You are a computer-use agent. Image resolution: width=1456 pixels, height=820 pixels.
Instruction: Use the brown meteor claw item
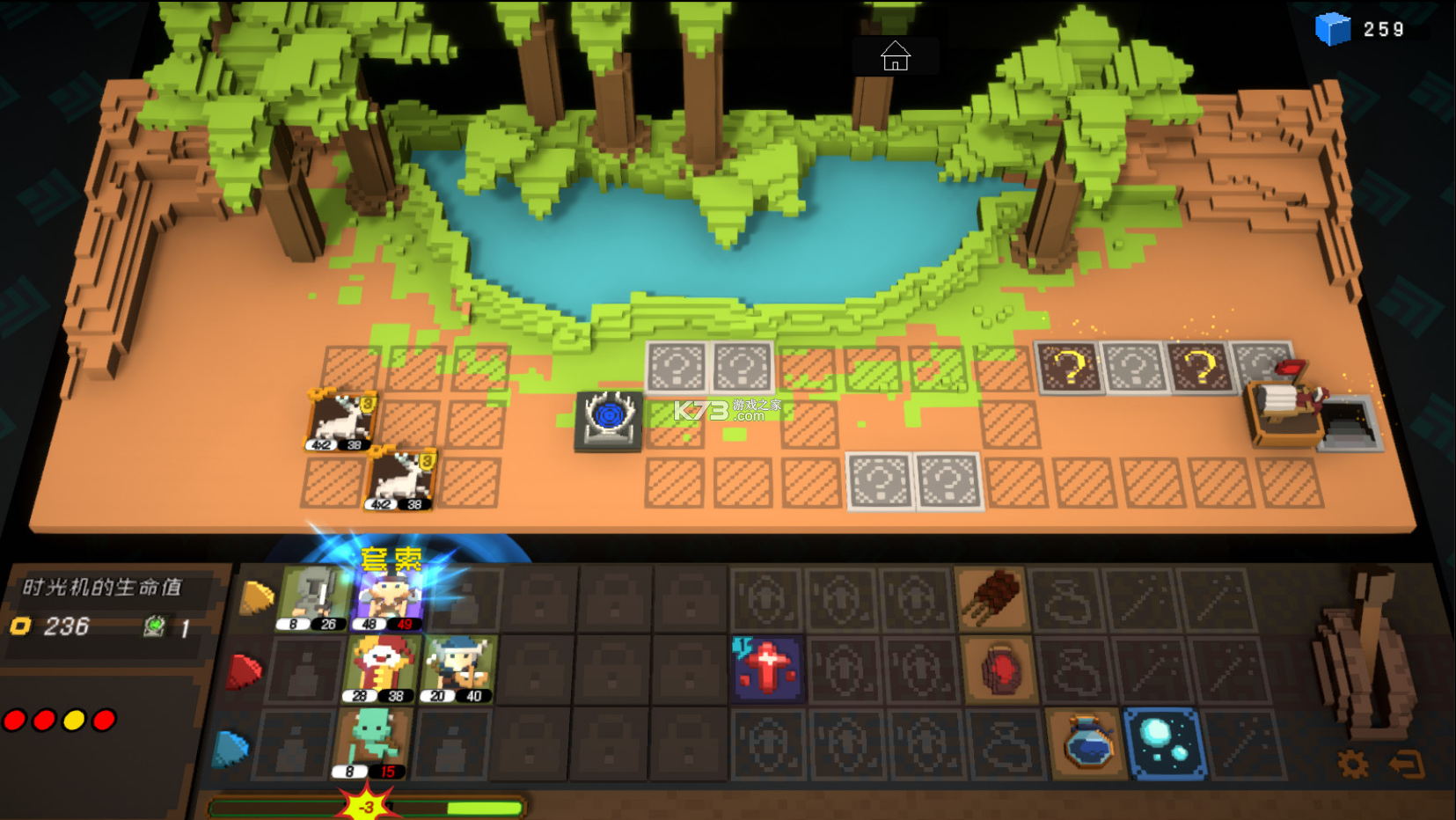click(994, 598)
